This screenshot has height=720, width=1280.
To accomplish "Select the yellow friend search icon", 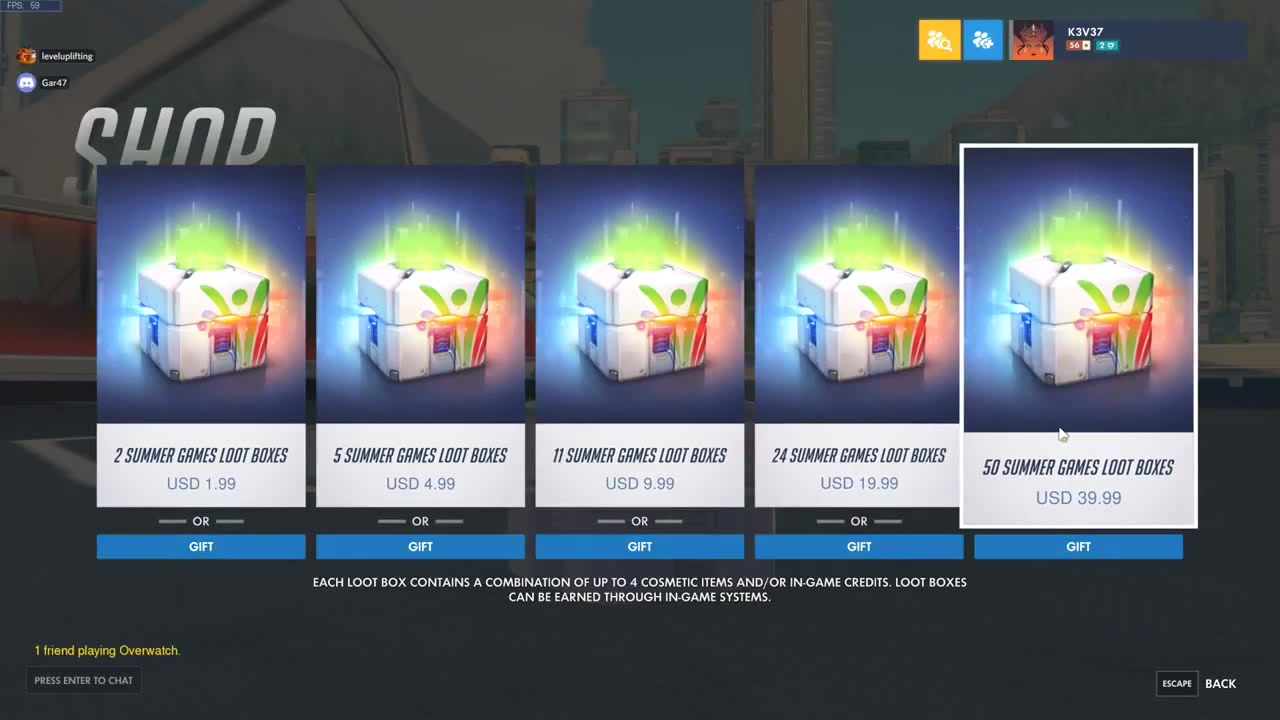I will click(x=939, y=39).
